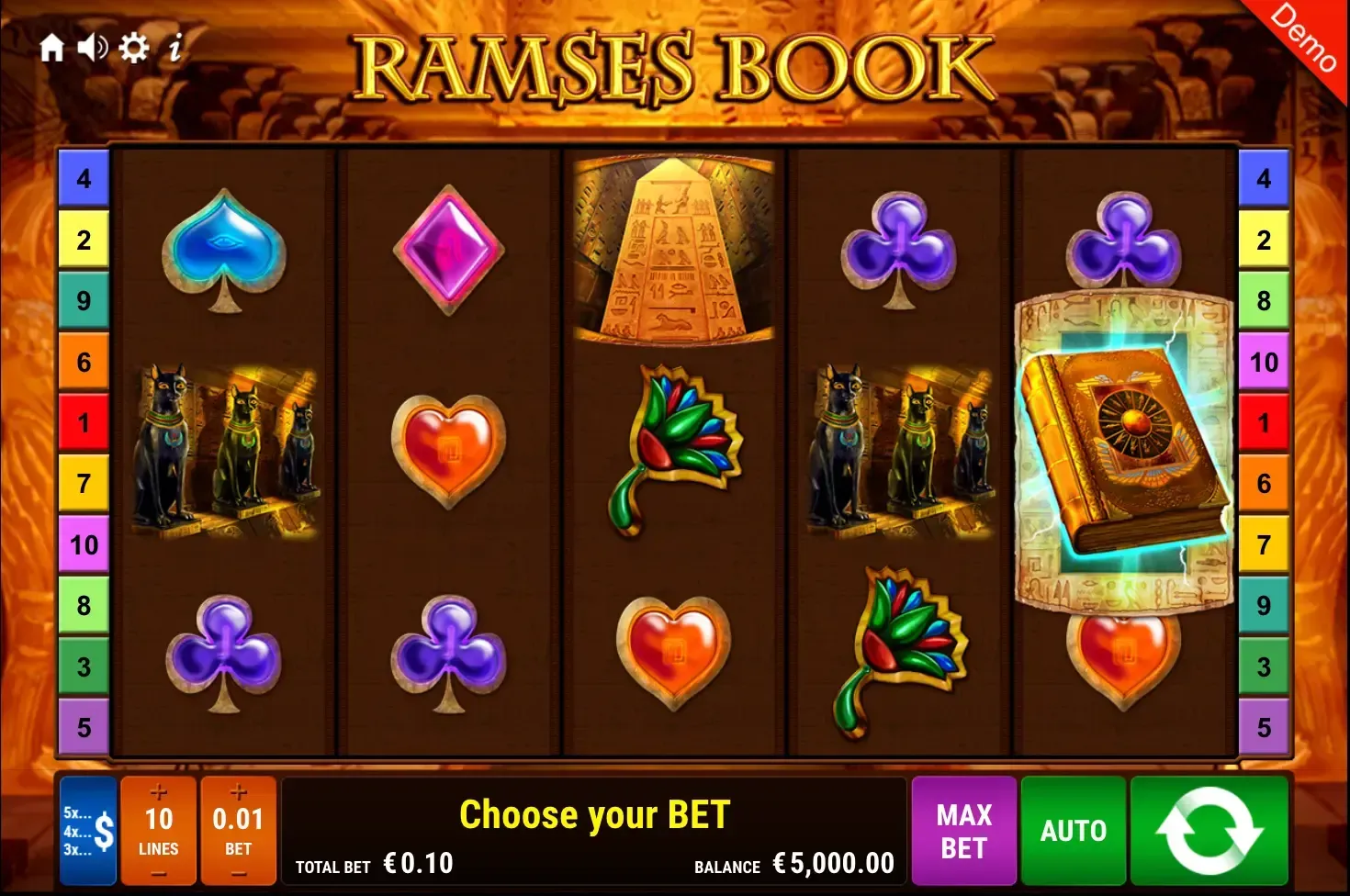The width and height of the screenshot is (1350, 896).
Task: Enable AUTO spin mode
Action: (x=1073, y=831)
